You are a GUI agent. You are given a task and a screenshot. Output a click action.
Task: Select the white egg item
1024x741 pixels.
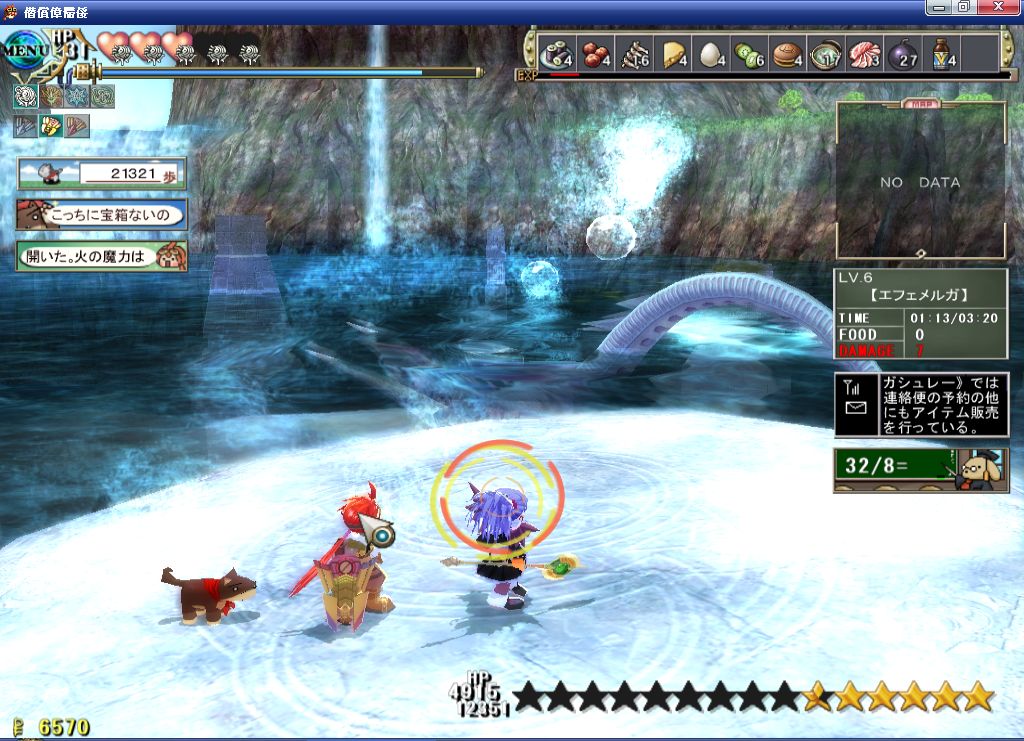[710, 54]
